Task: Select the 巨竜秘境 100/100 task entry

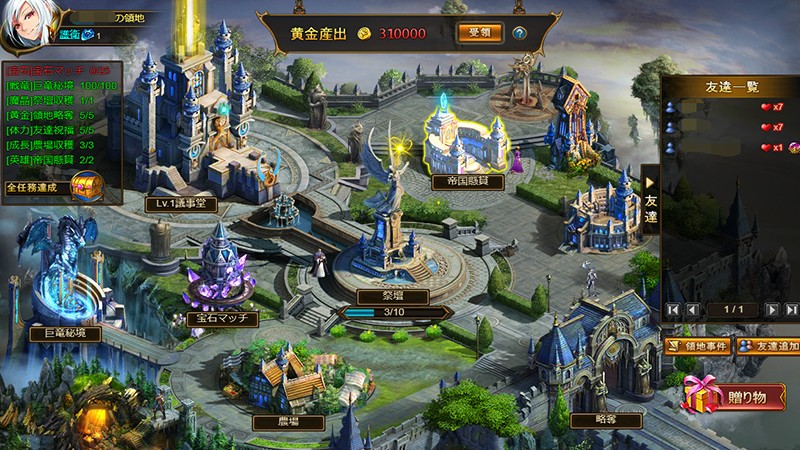Action: pyautogui.click(x=60, y=86)
